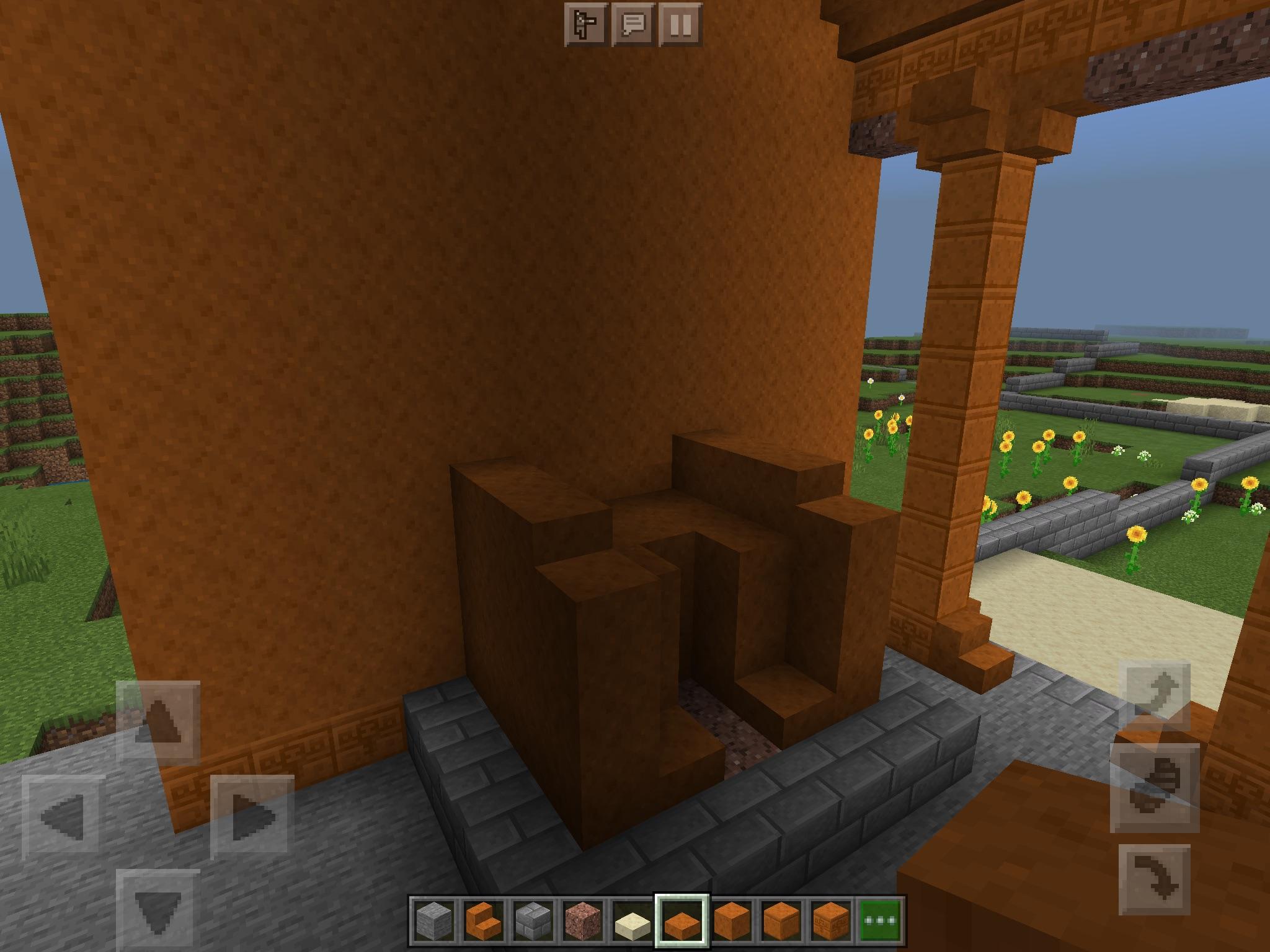Screen dimensions: 1270x952
Task: Tap the fly down arrow button
Action: point(1154,880)
